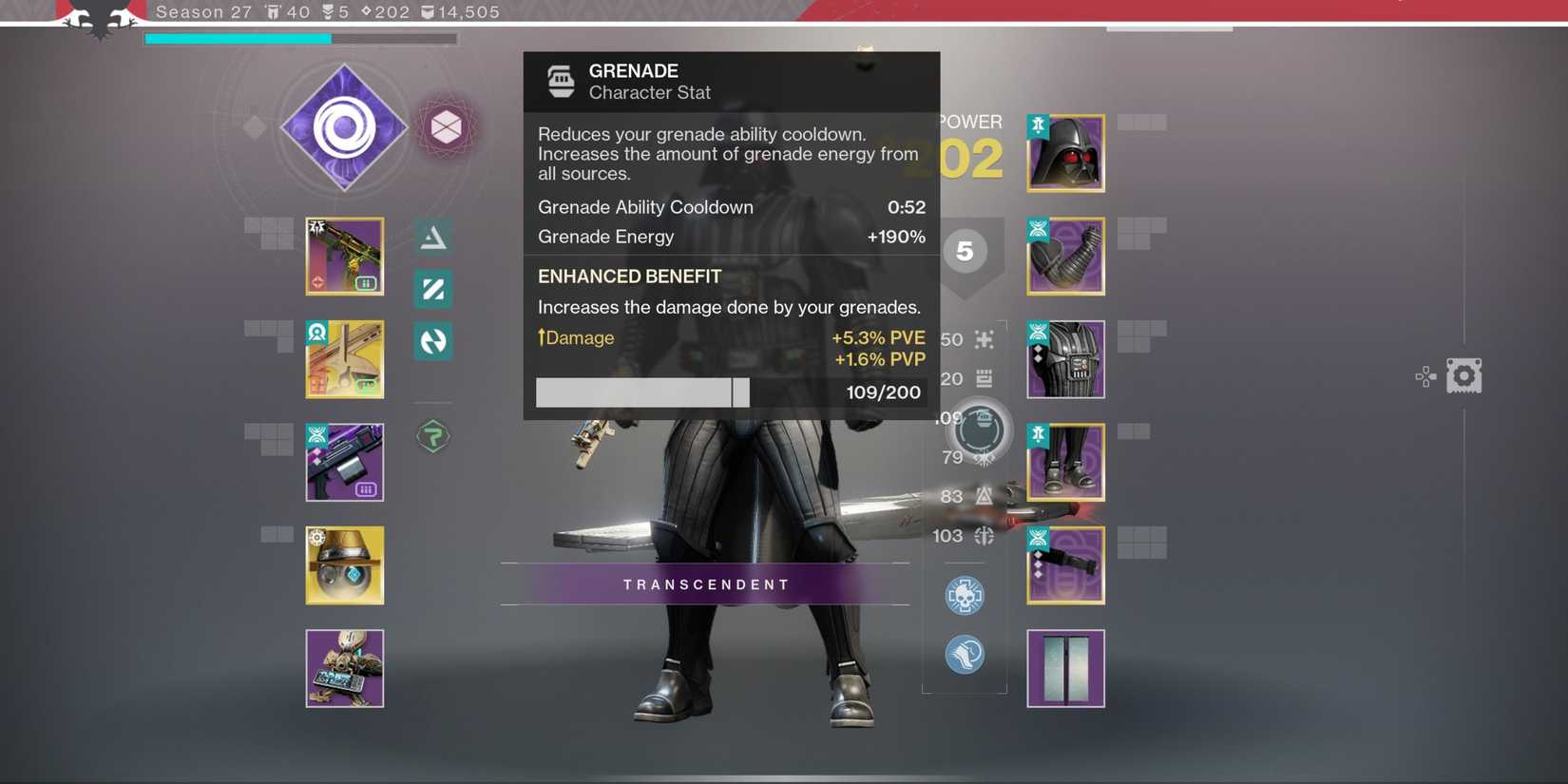Select the helmet armor slot with Vader helmet
This screenshot has height=784, width=1568.
pyautogui.click(x=1065, y=152)
